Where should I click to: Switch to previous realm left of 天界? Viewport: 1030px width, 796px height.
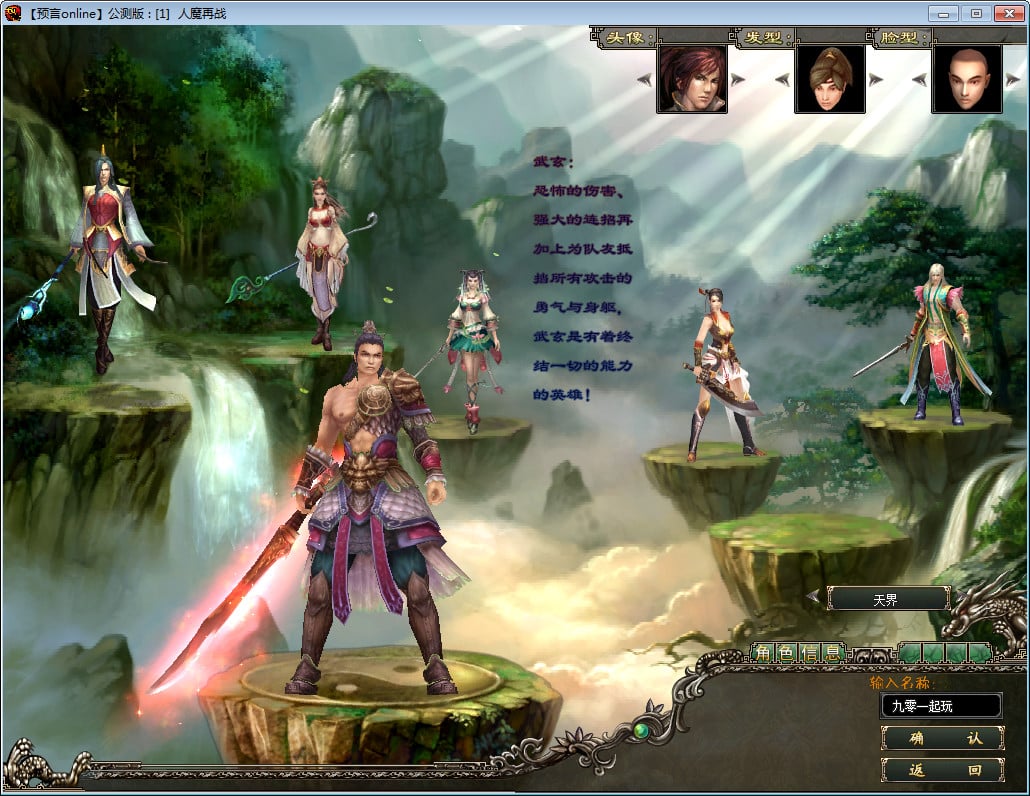click(813, 598)
